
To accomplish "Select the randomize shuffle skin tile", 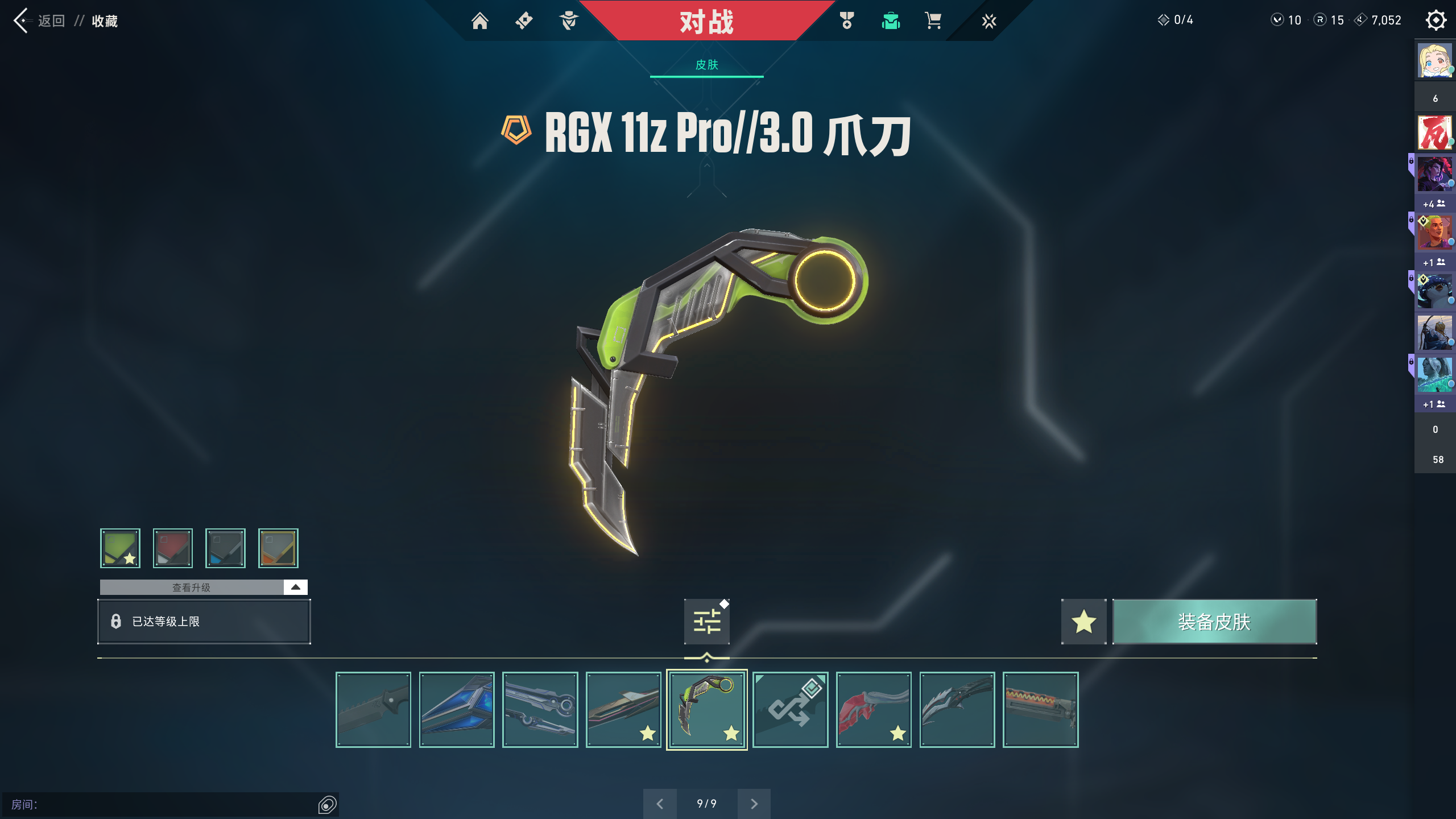I will pyautogui.click(x=790, y=709).
